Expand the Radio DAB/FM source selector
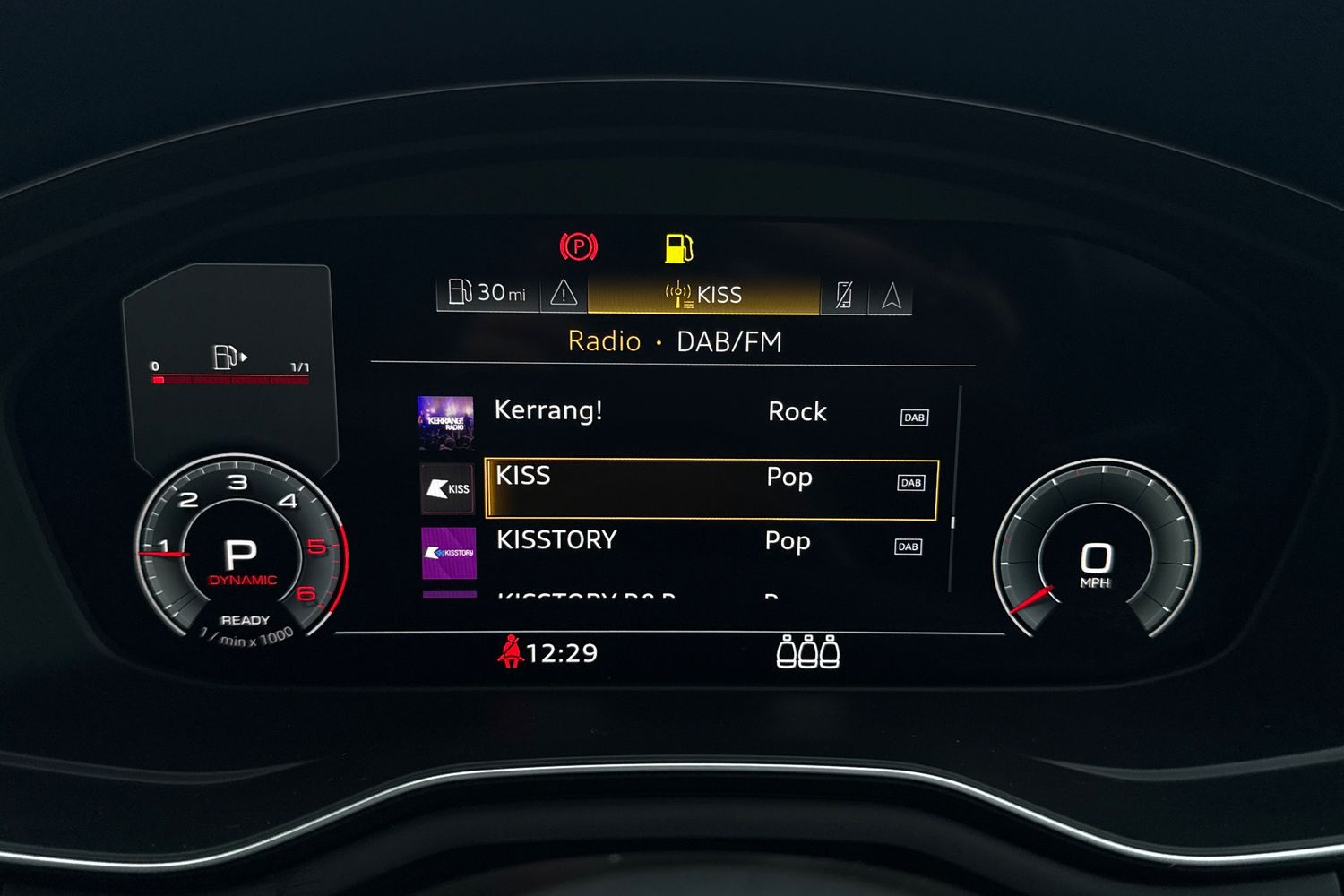Image resolution: width=1344 pixels, height=896 pixels. tap(675, 341)
